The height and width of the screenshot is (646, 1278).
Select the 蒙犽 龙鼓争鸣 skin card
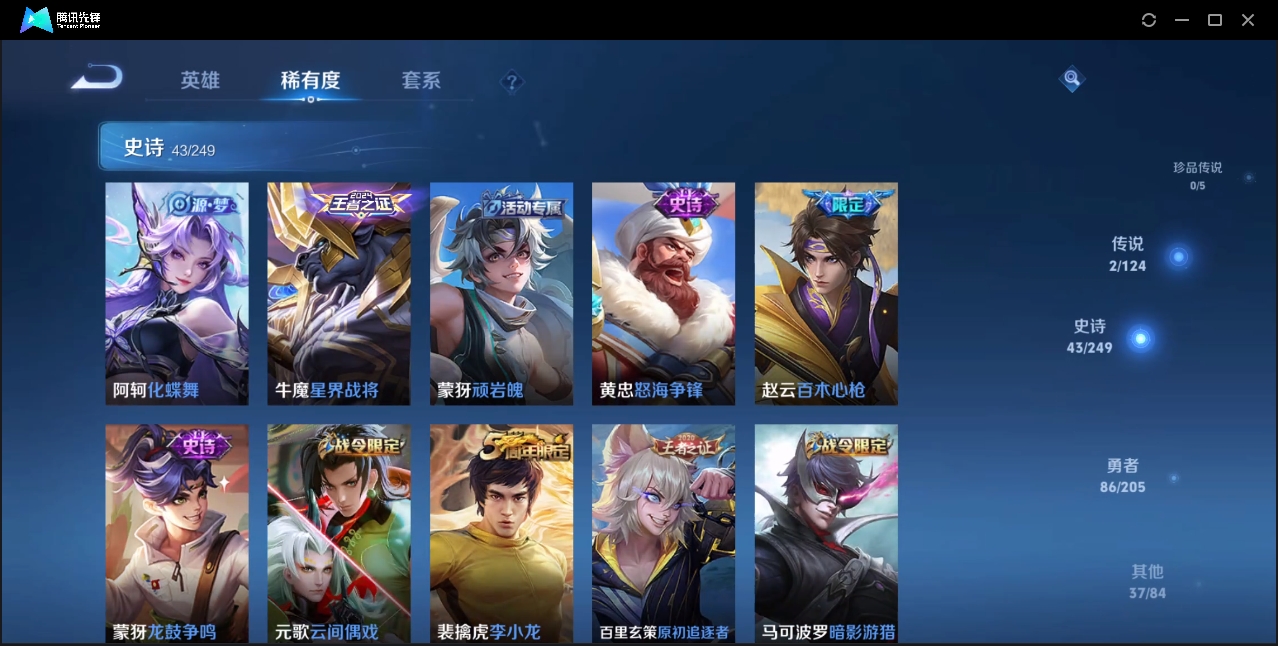[177, 533]
